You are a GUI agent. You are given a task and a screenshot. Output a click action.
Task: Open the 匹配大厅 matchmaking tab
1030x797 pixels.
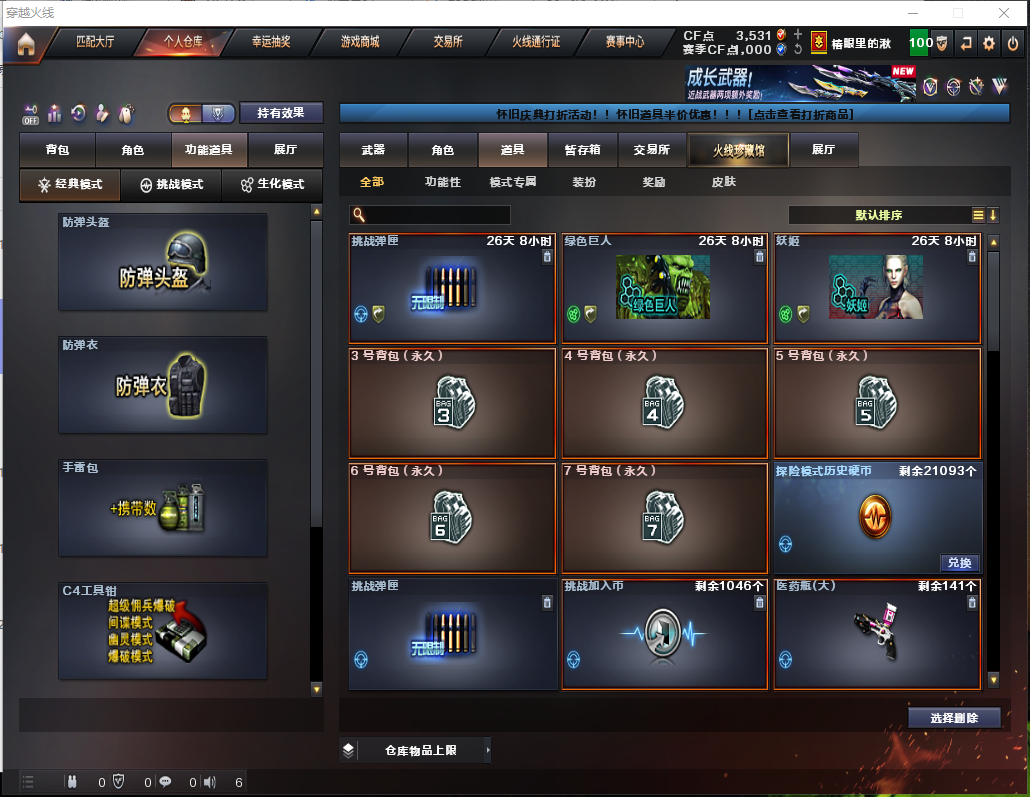95,42
